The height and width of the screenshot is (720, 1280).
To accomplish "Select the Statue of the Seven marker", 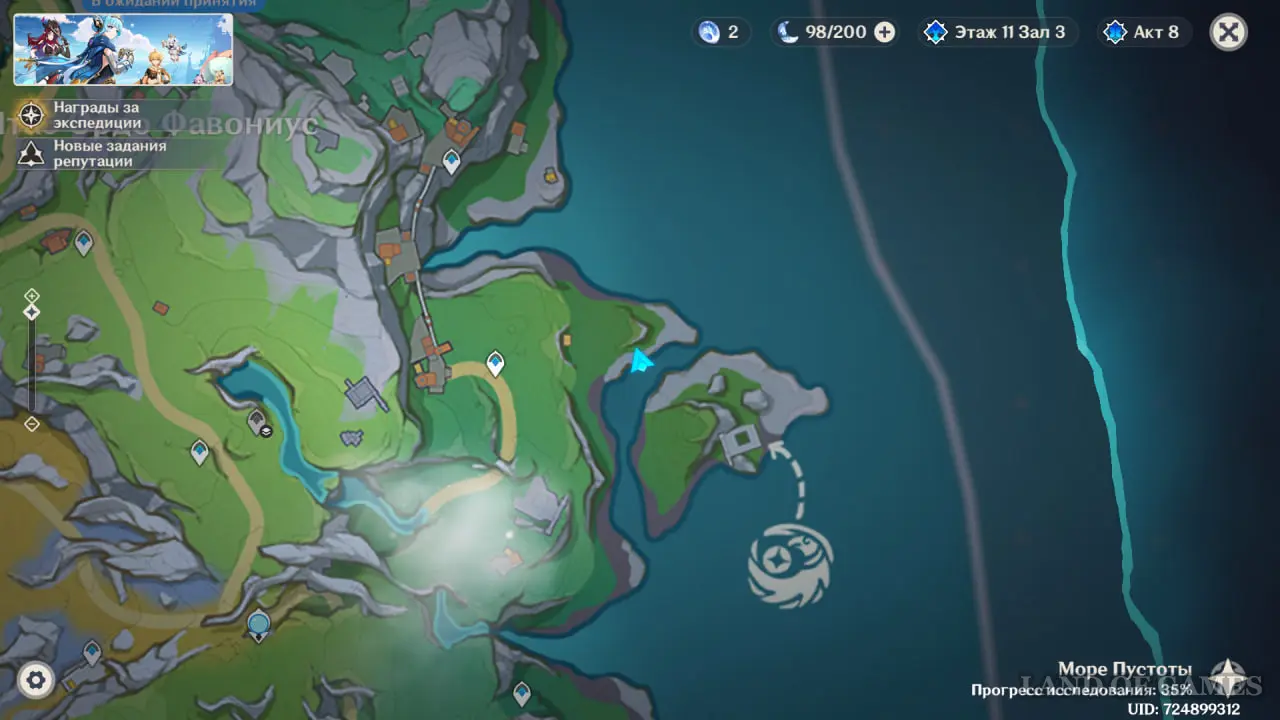I will click(259, 627).
